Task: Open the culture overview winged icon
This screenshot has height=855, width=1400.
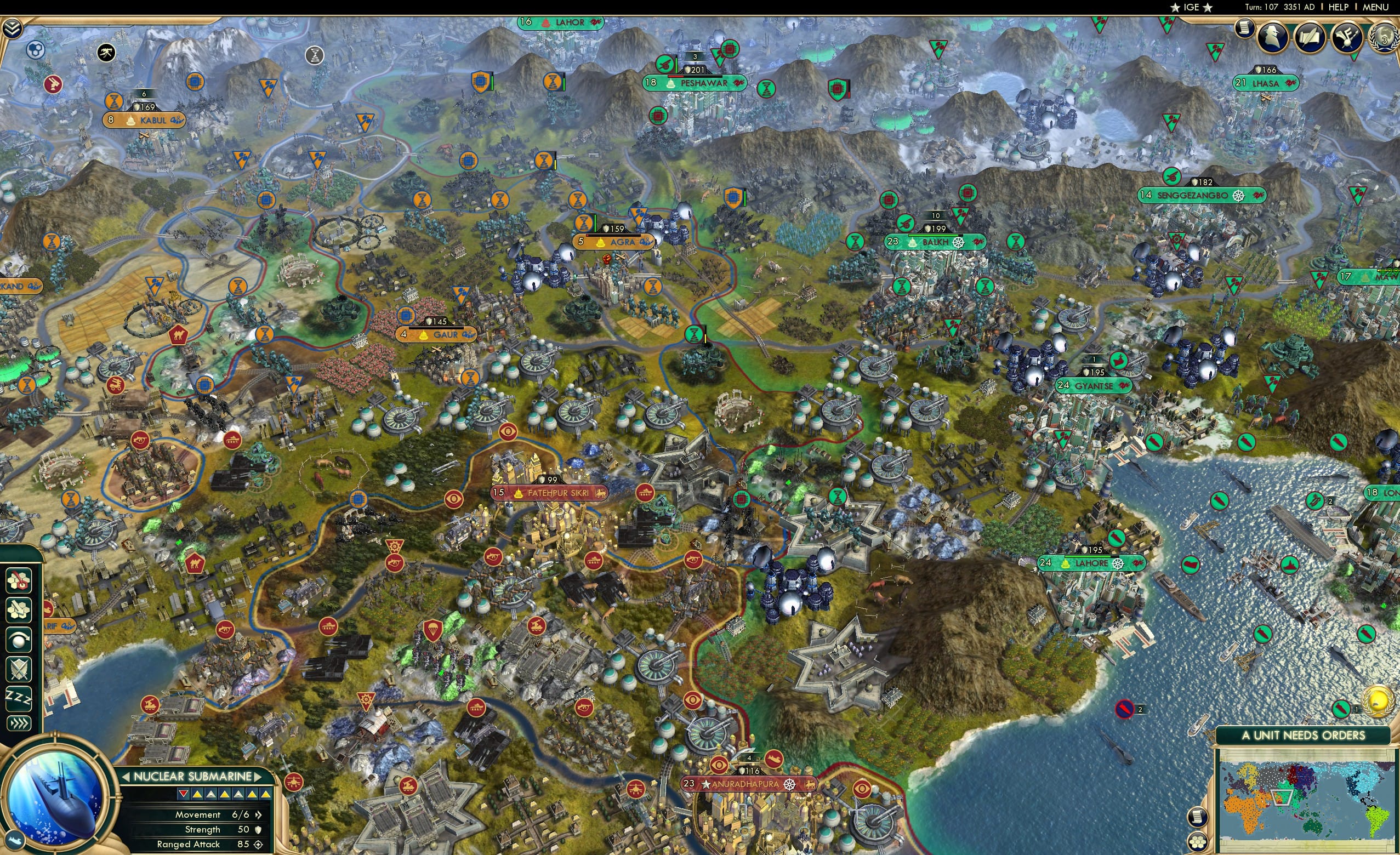Action: pos(1347,37)
